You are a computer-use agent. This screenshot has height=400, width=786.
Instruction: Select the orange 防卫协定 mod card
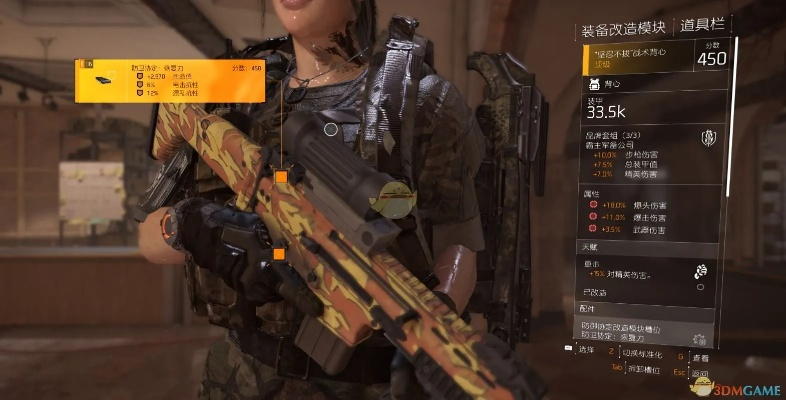171,80
